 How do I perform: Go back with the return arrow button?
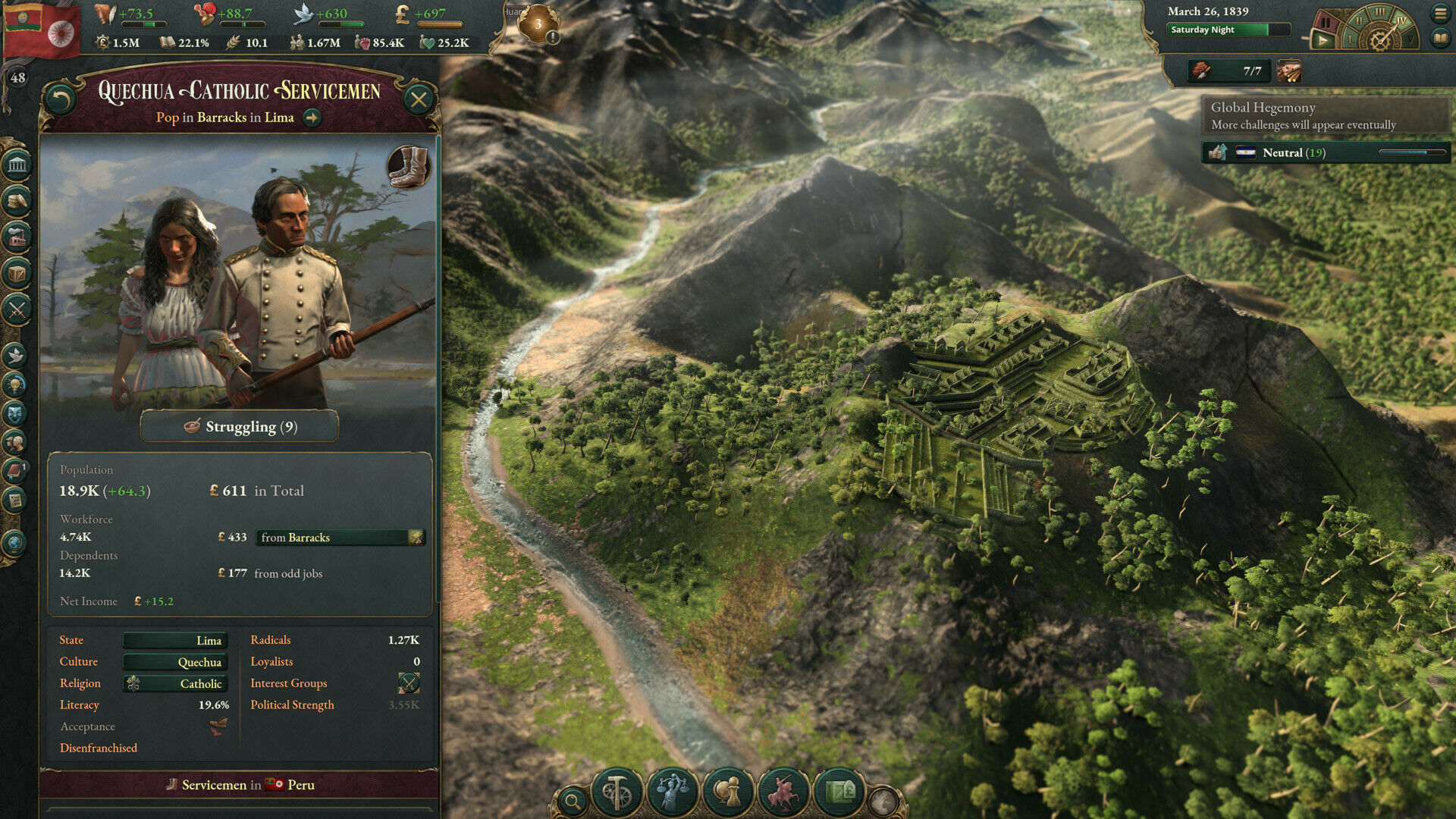coord(61,99)
